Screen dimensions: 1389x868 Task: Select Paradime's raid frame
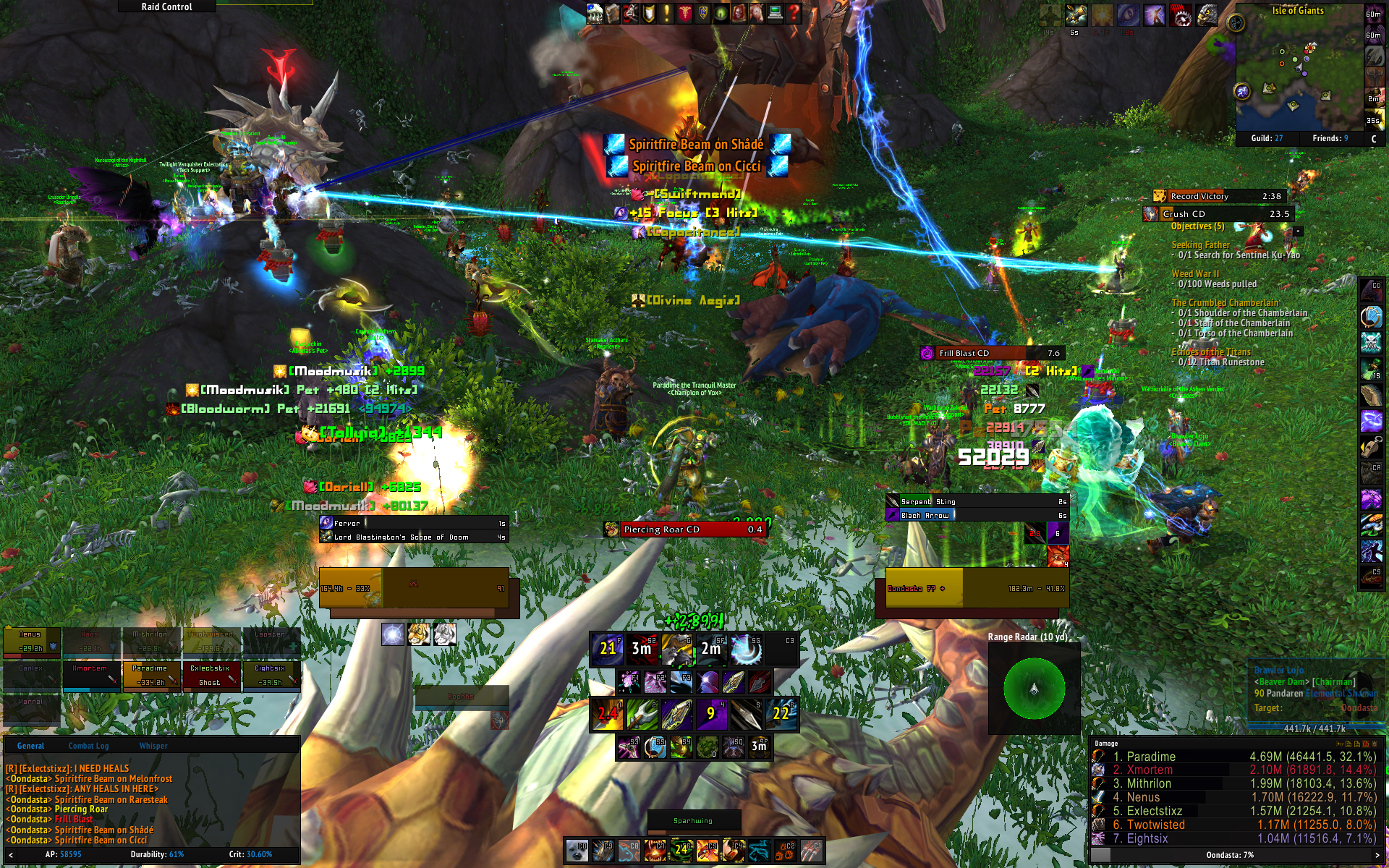[x=150, y=675]
